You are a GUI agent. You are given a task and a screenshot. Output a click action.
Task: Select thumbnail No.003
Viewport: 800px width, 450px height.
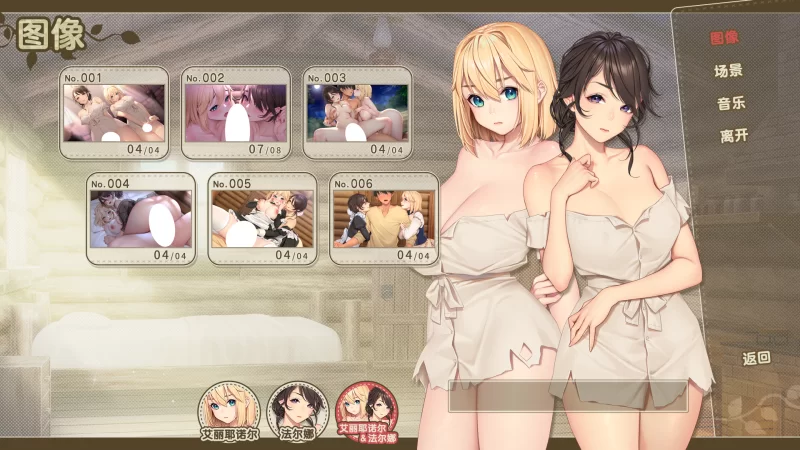[358, 112]
